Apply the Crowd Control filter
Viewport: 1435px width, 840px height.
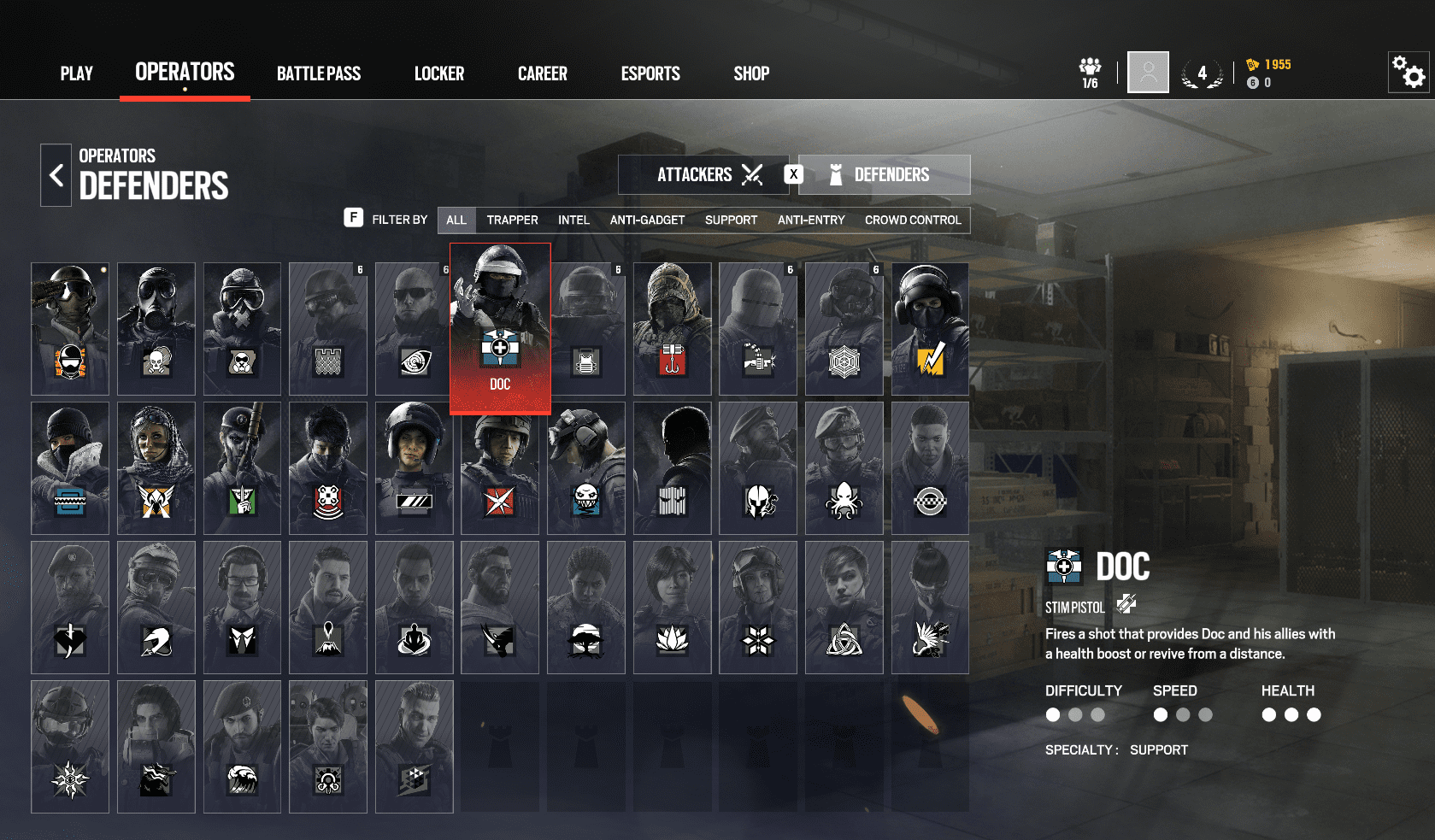point(913,220)
